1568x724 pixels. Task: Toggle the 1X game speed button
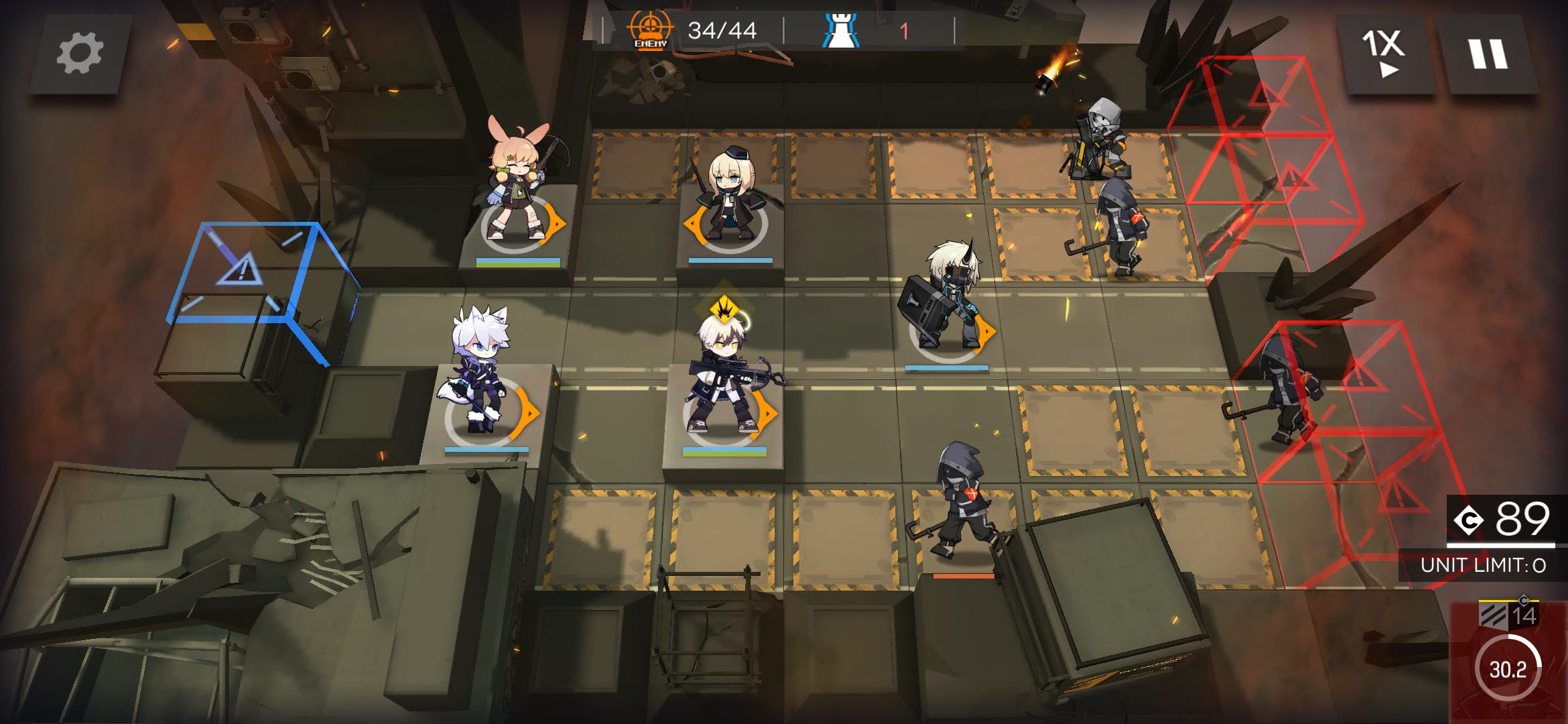click(1384, 54)
